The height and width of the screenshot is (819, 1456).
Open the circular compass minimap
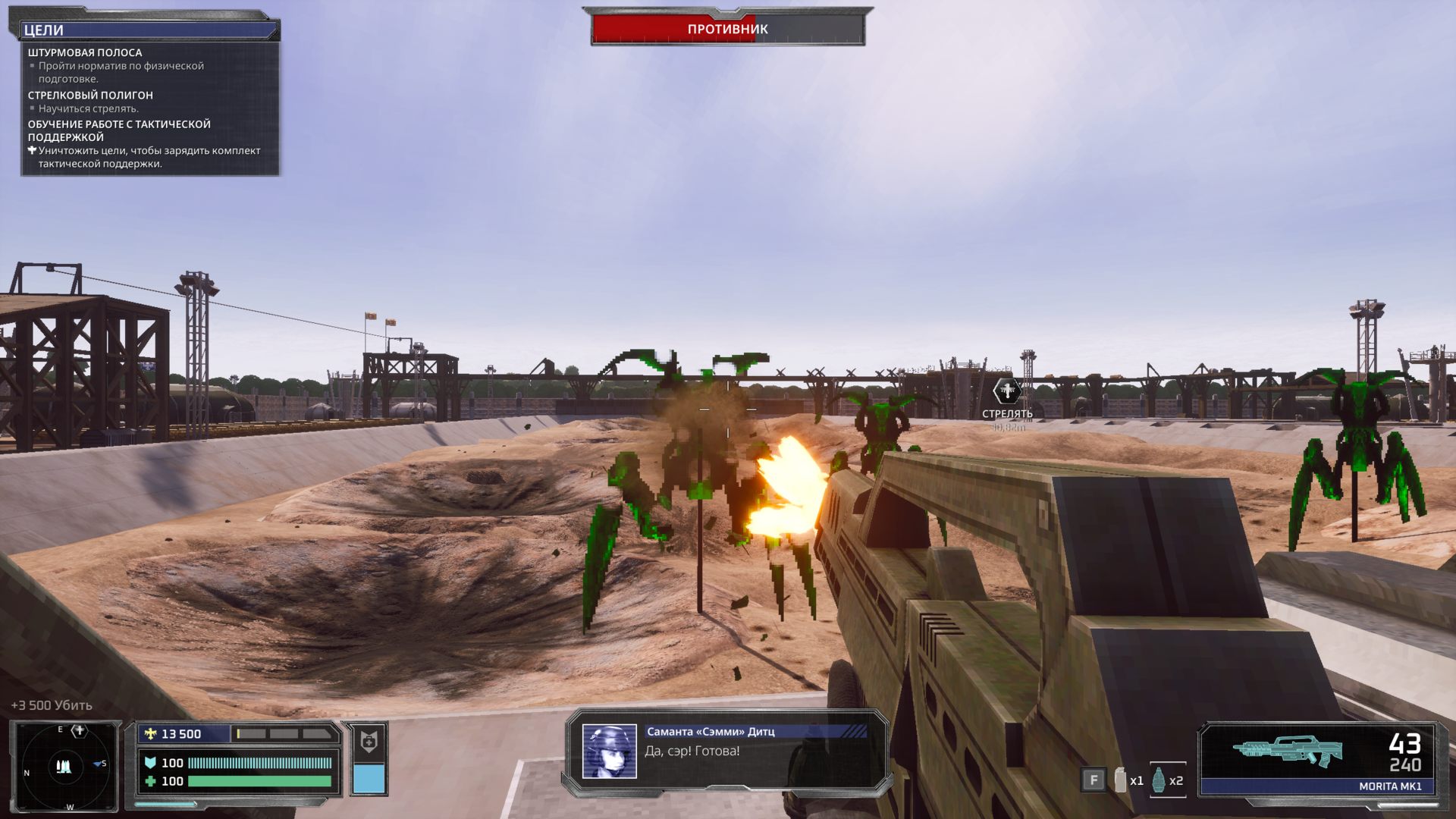tap(64, 766)
